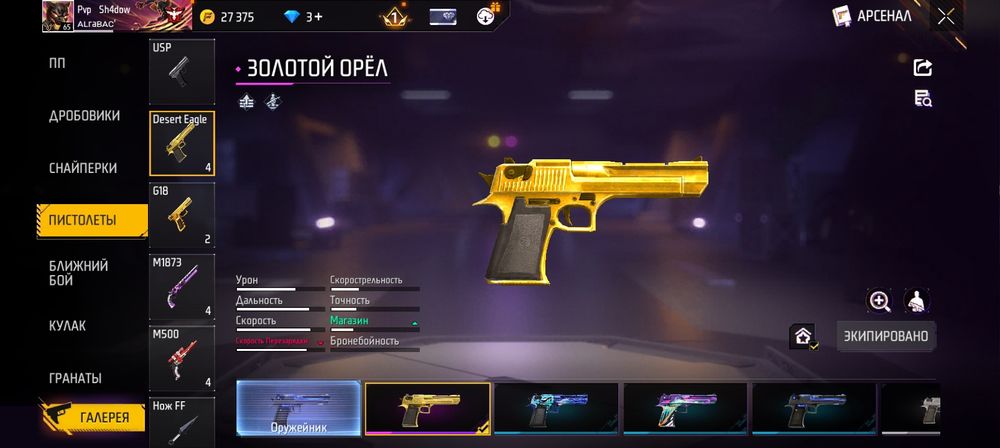The width and height of the screenshot is (1000, 448).
Task: Switch to the Гранаты category
Action: (x=76, y=378)
